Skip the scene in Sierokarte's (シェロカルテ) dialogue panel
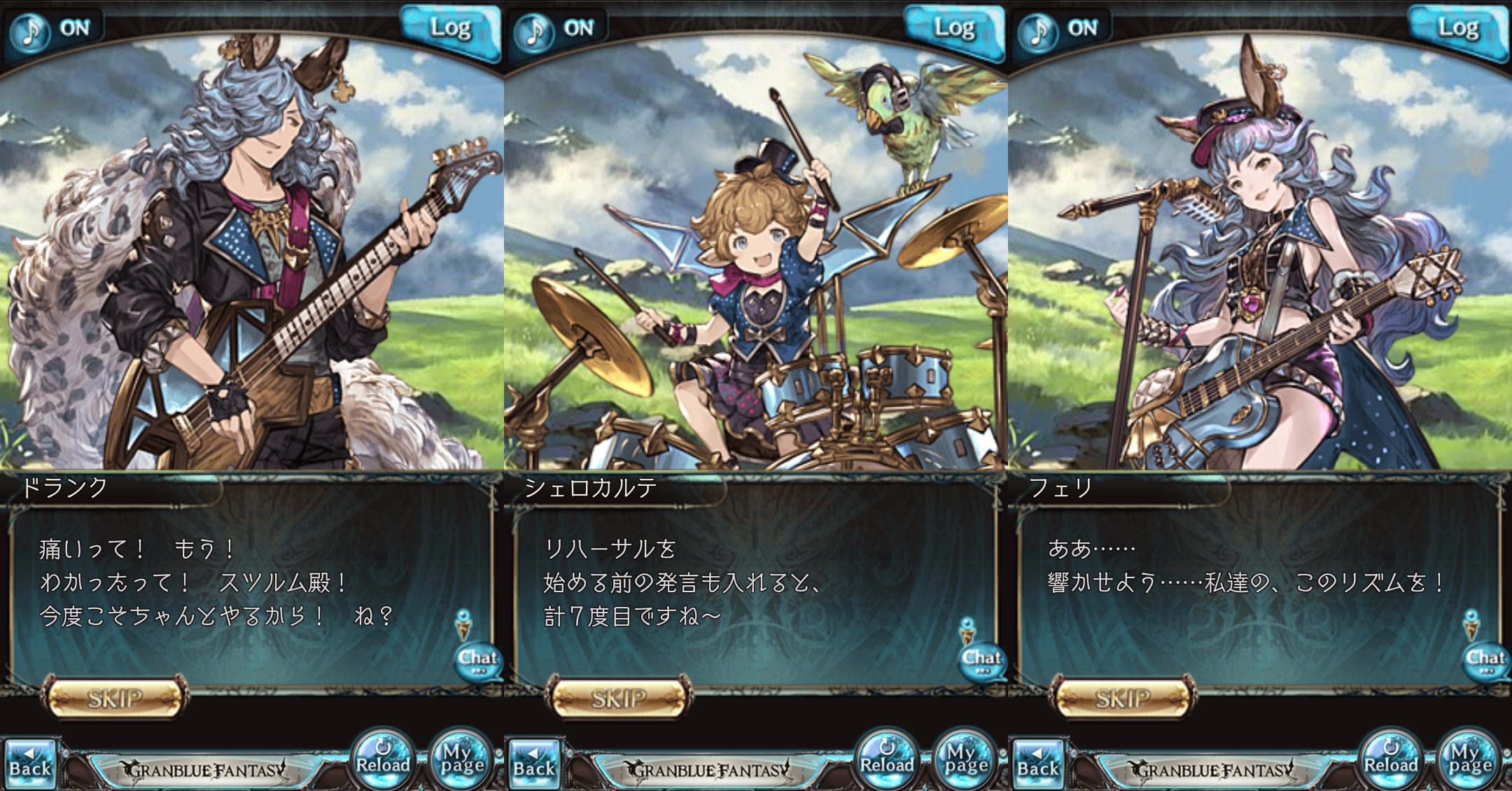Viewport: 1512px width, 791px height. [619, 697]
